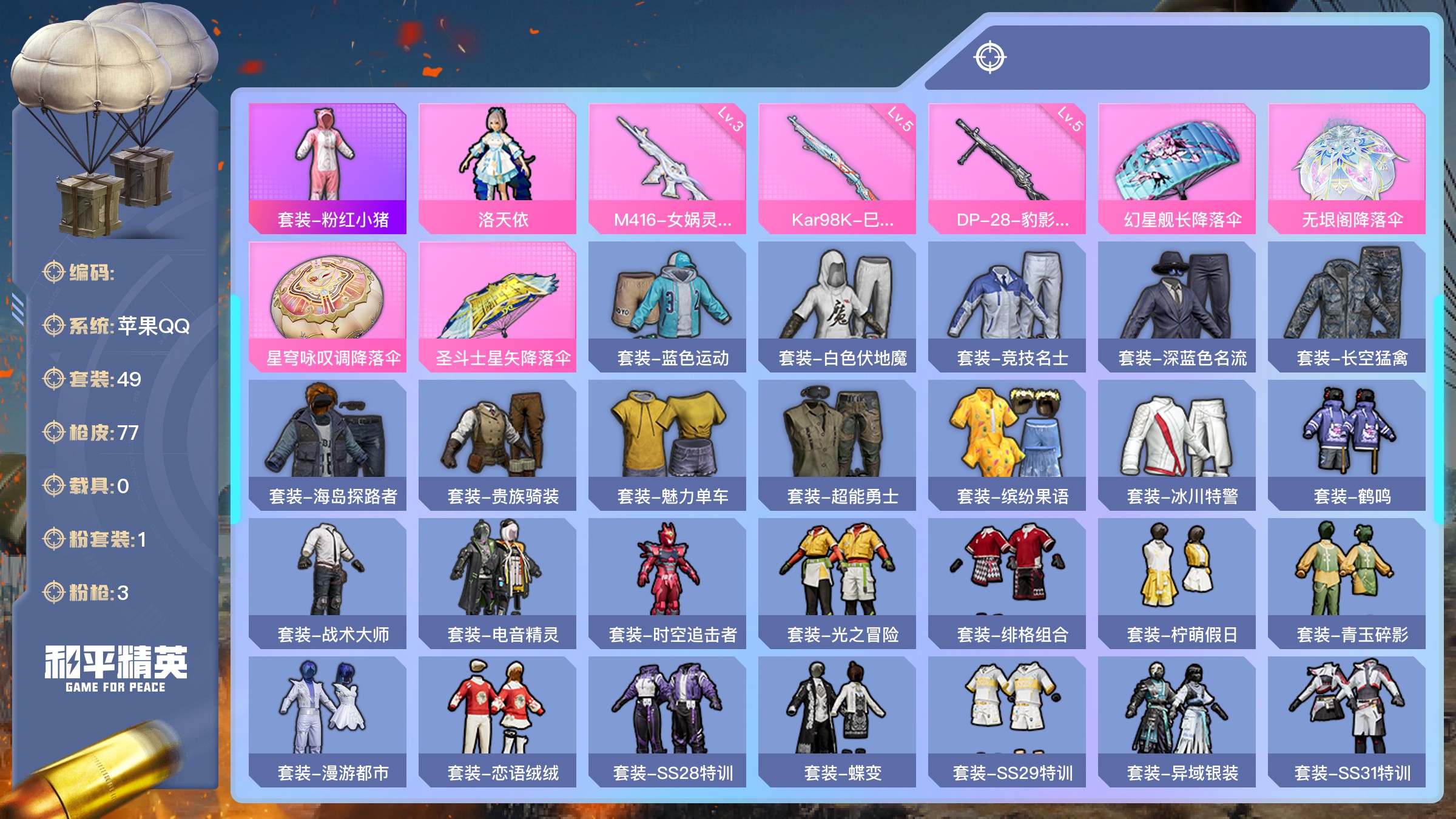Pick the 套装-青玉碎影 outfit tile
The image size is (1456, 819).
[x=1347, y=584]
